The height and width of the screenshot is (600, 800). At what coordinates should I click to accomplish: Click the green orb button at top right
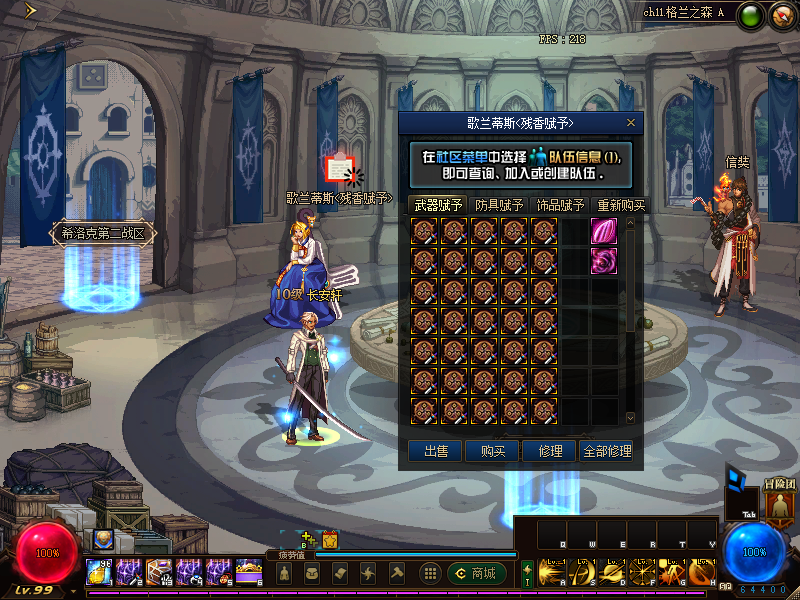(x=752, y=15)
